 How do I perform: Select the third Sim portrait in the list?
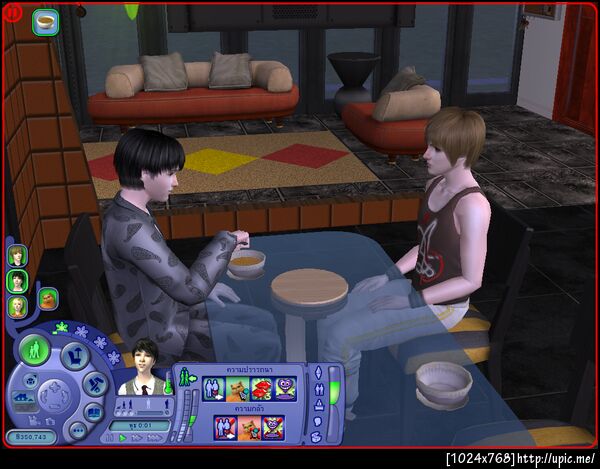coord(17,306)
